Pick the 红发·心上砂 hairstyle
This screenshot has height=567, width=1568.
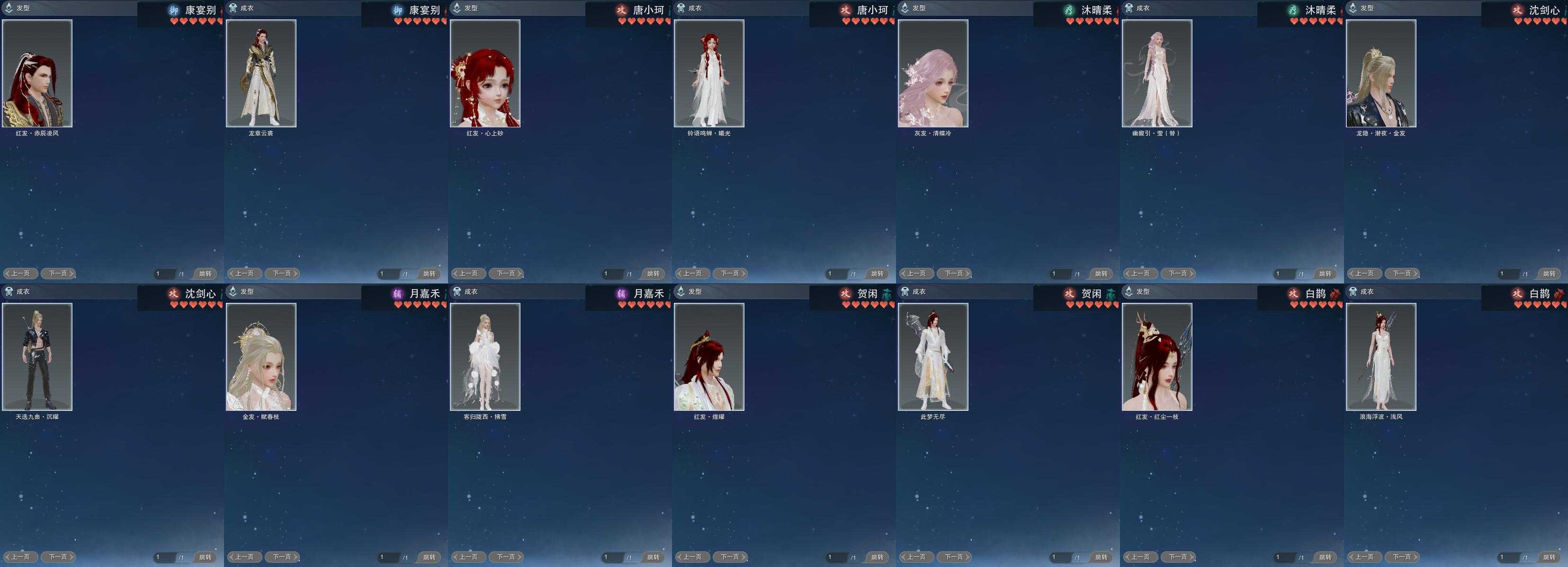point(485,73)
